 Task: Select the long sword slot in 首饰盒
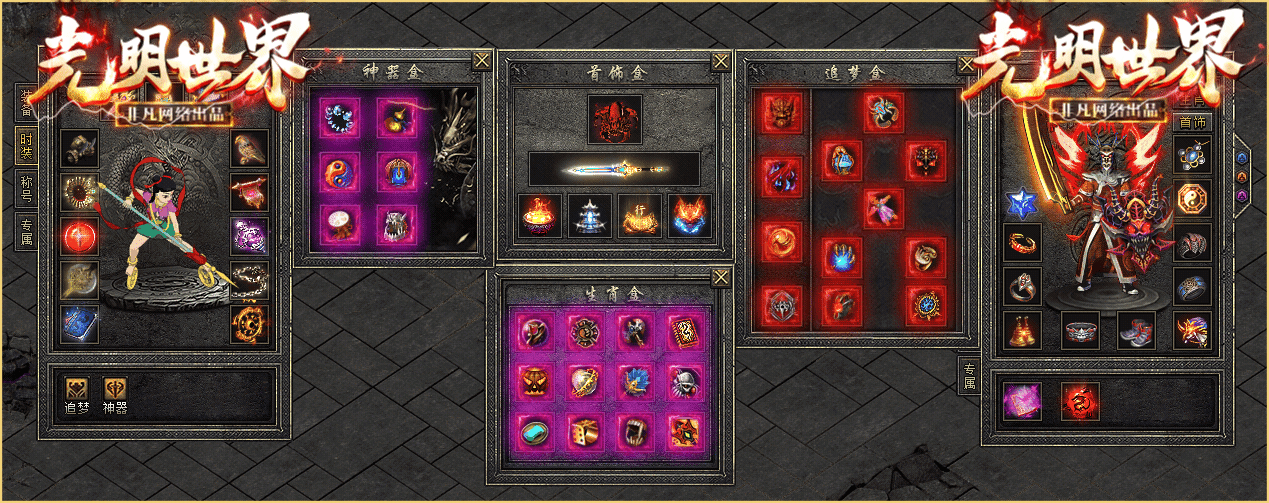coord(614,169)
